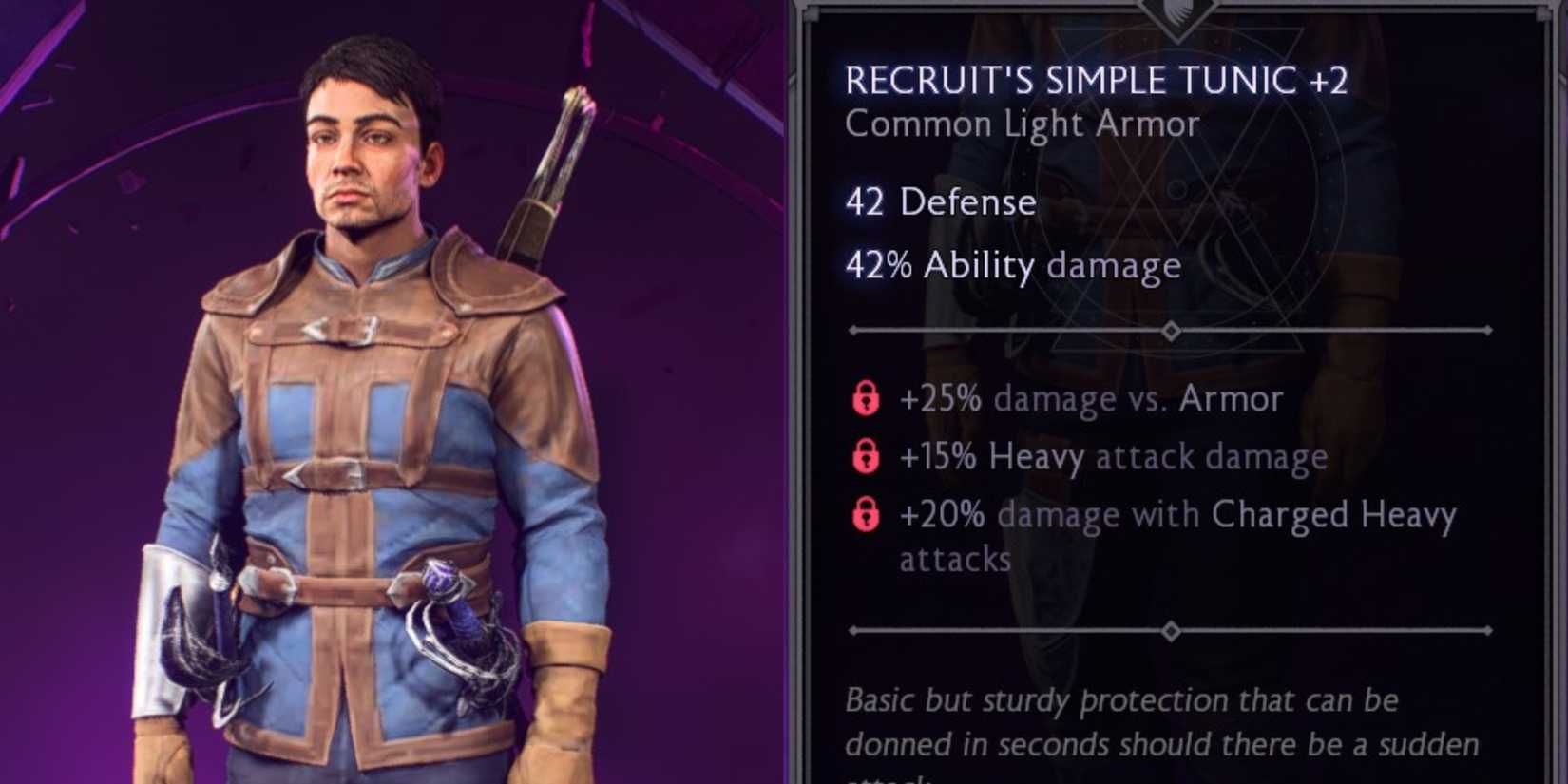This screenshot has height=784, width=1568.
Task: Select the lock icon beside +25% damage vs. Armor
Action: point(867,399)
